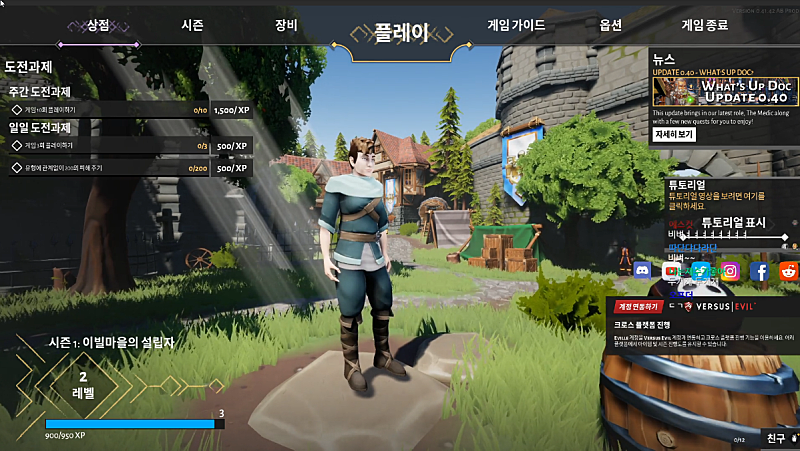Image resolution: width=800 pixels, height=451 pixels.
Task: Open the Reddit social icon
Action: pos(788,270)
